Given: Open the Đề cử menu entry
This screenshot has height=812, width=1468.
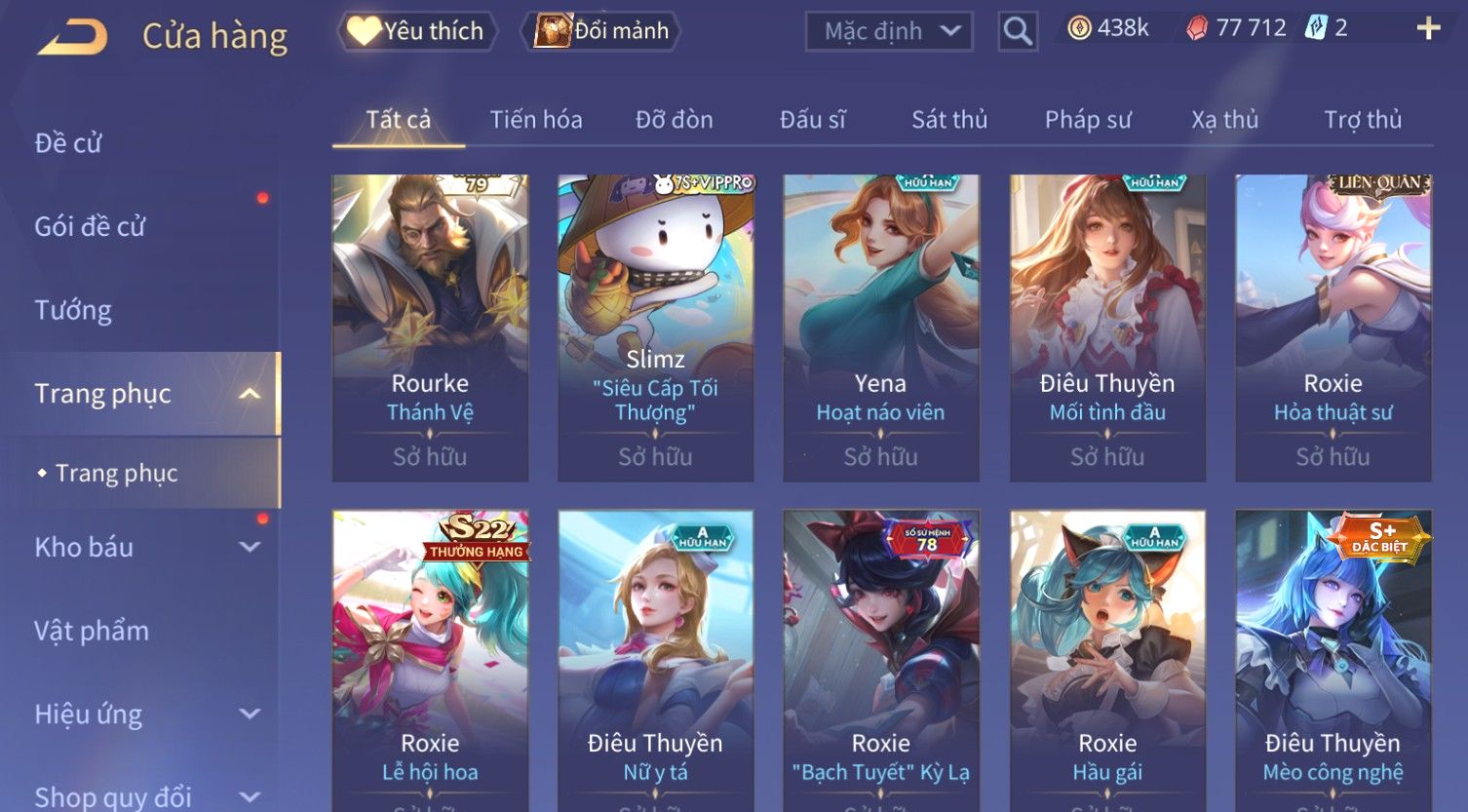Looking at the screenshot, I should coord(68,143).
